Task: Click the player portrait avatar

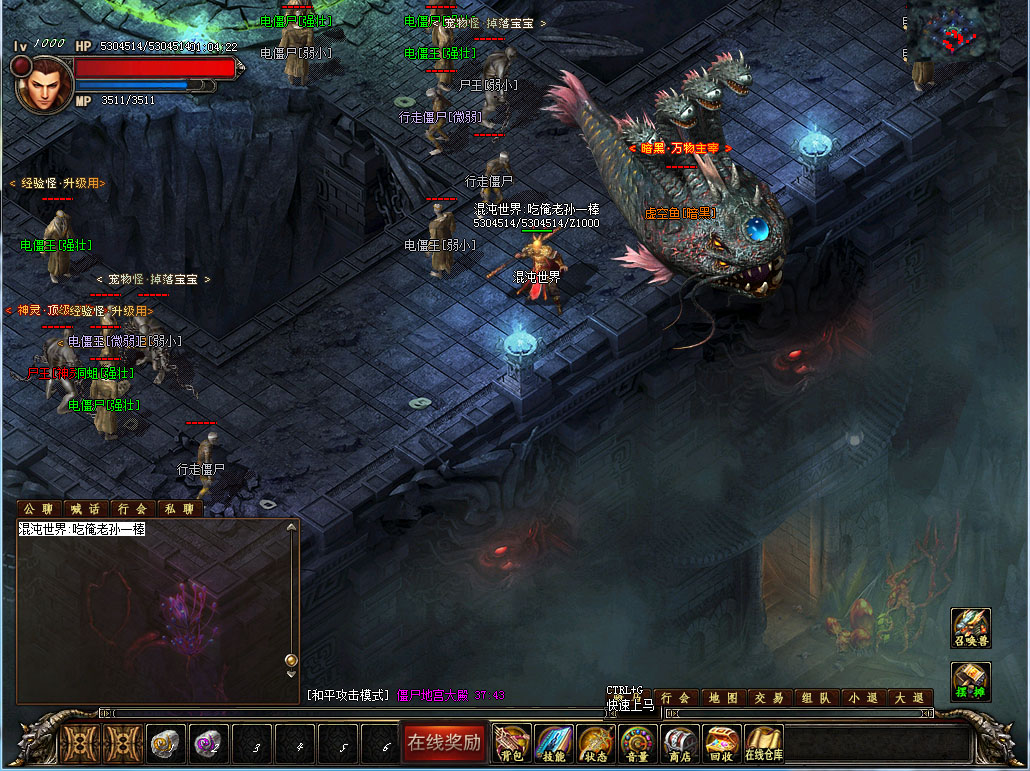Action: tap(41, 84)
